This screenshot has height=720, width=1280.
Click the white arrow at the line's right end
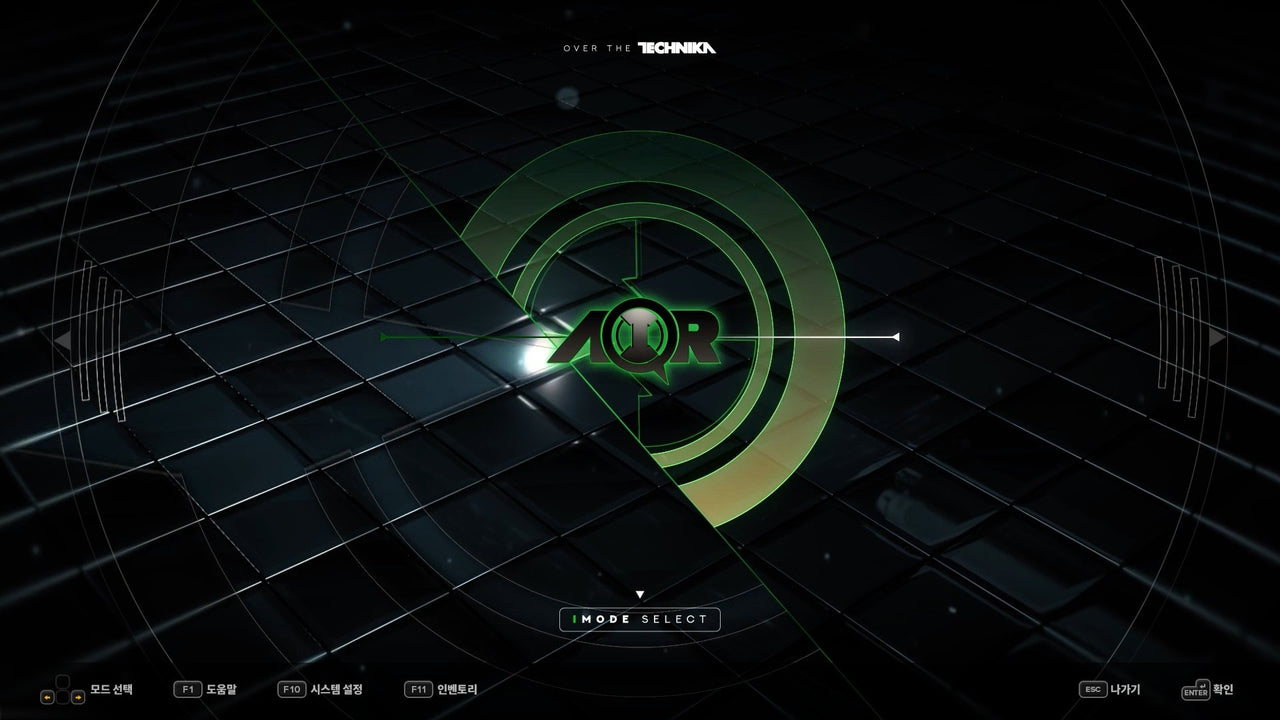click(898, 338)
